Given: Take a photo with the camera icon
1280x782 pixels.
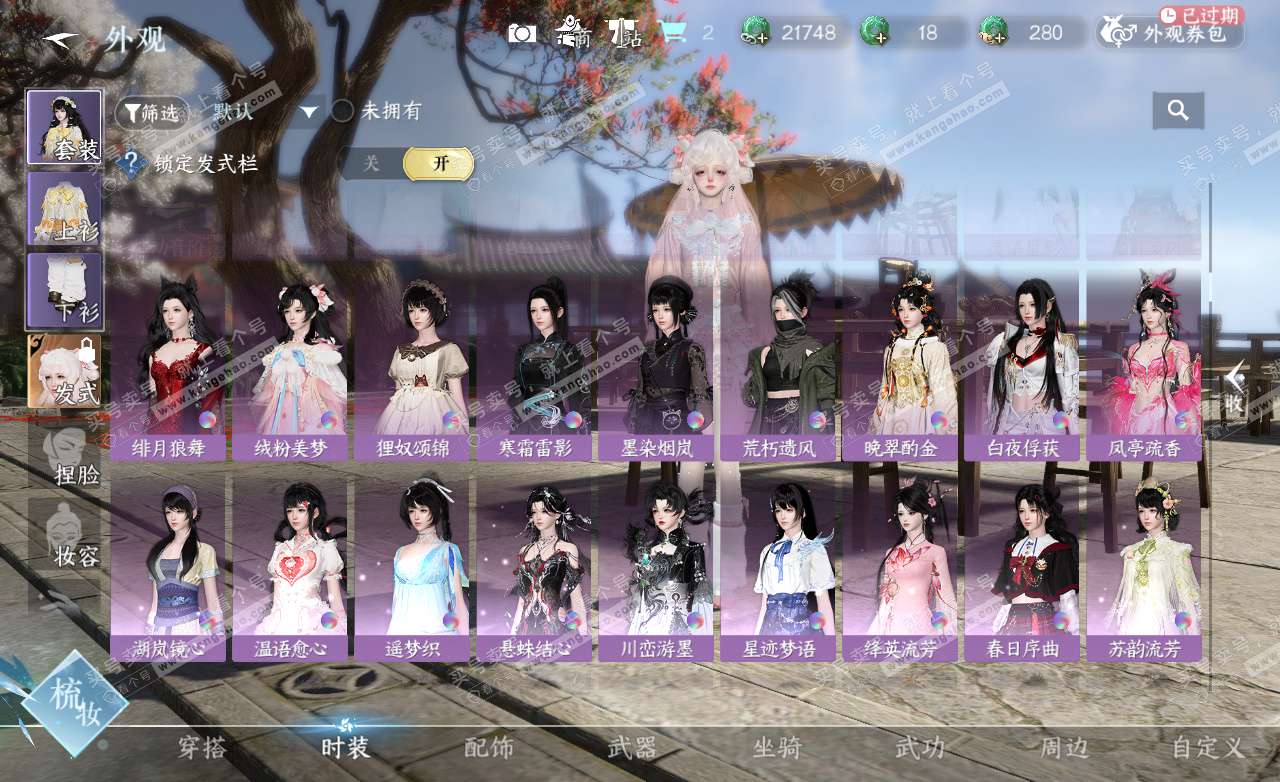Looking at the screenshot, I should coord(522,33).
